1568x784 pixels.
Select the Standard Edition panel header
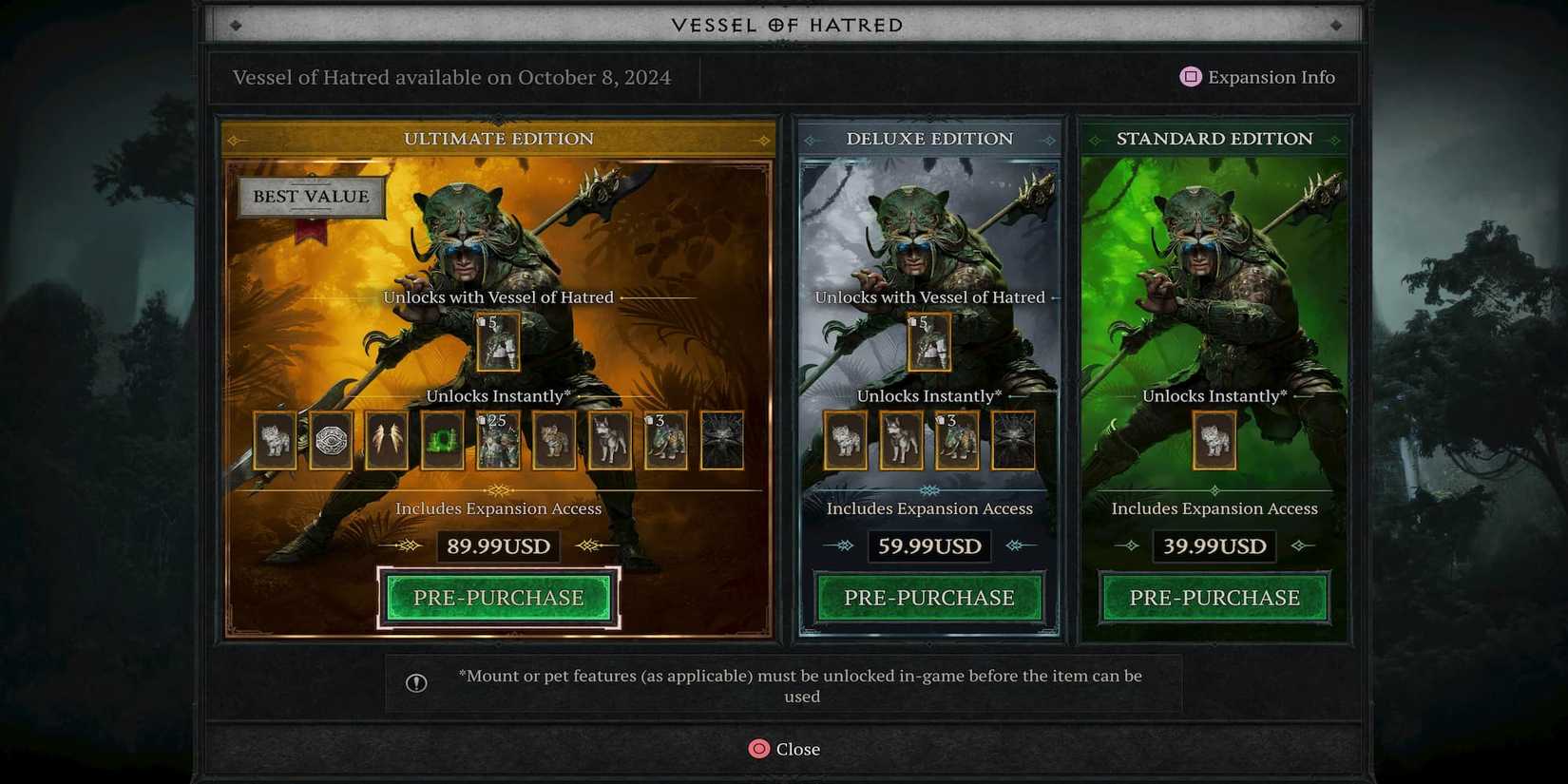click(1214, 139)
